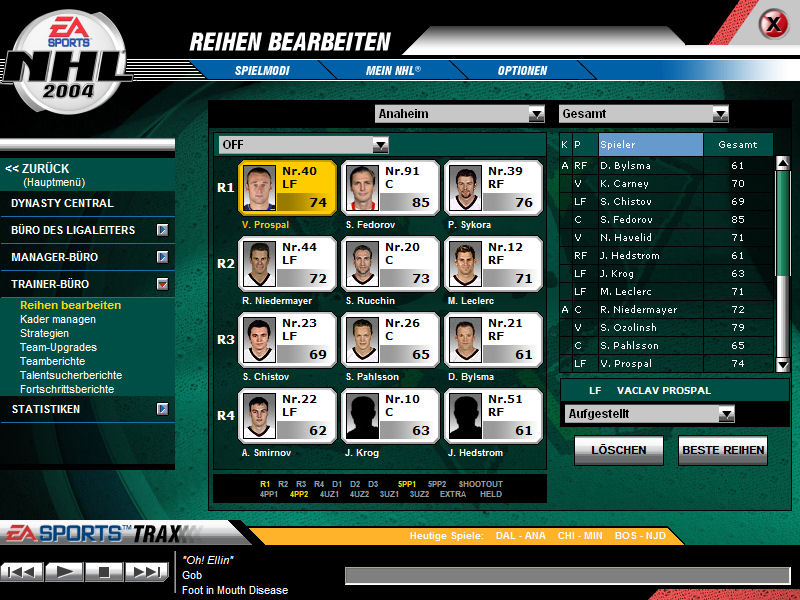Click the Beste Reihen button
This screenshot has width=800, height=600.
pyautogui.click(x=722, y=450)
